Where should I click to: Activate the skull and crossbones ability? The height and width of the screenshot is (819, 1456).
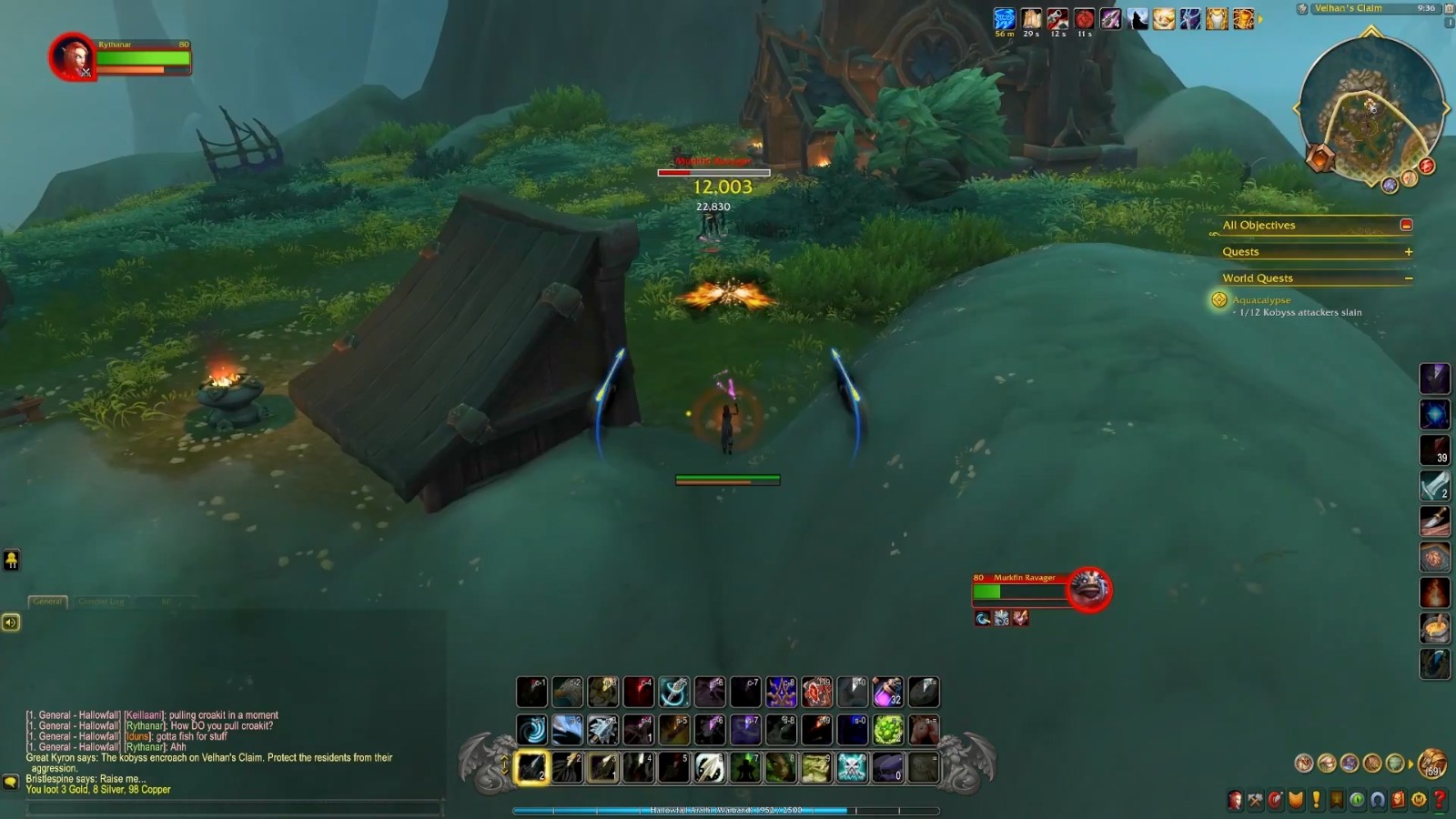[x=852, y=767]
